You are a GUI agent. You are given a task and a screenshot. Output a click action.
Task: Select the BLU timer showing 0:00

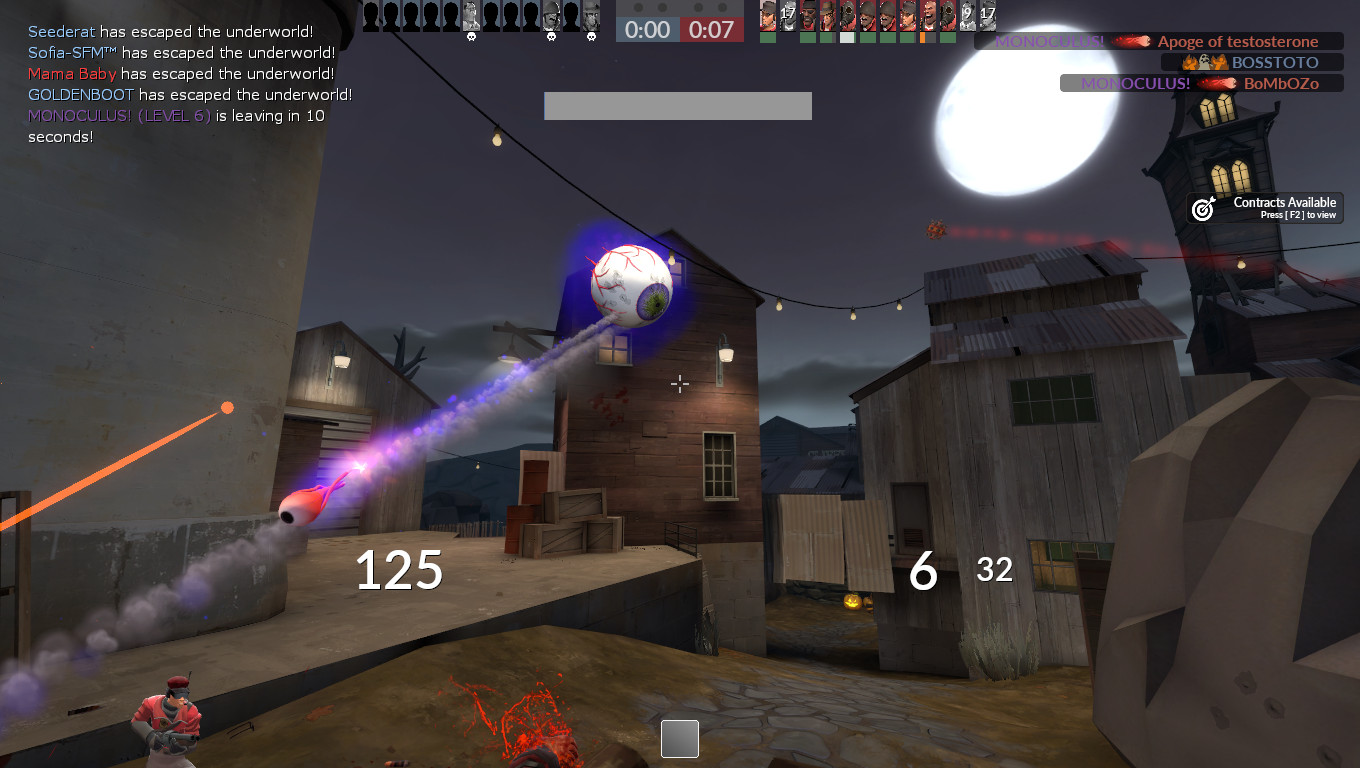pos(646,30)
